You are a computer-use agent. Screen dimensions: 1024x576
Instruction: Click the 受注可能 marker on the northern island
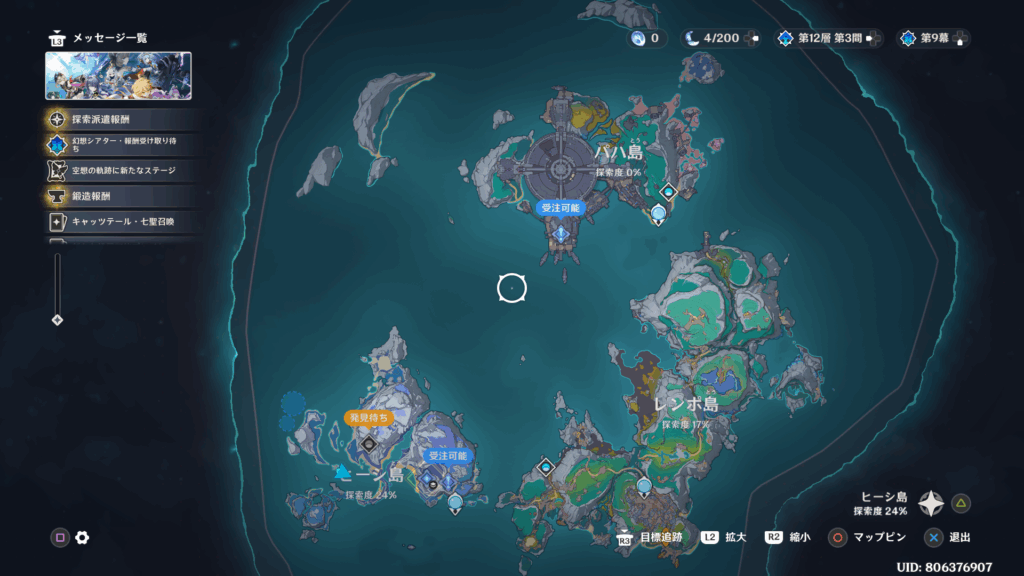click(x=560, y=208)
